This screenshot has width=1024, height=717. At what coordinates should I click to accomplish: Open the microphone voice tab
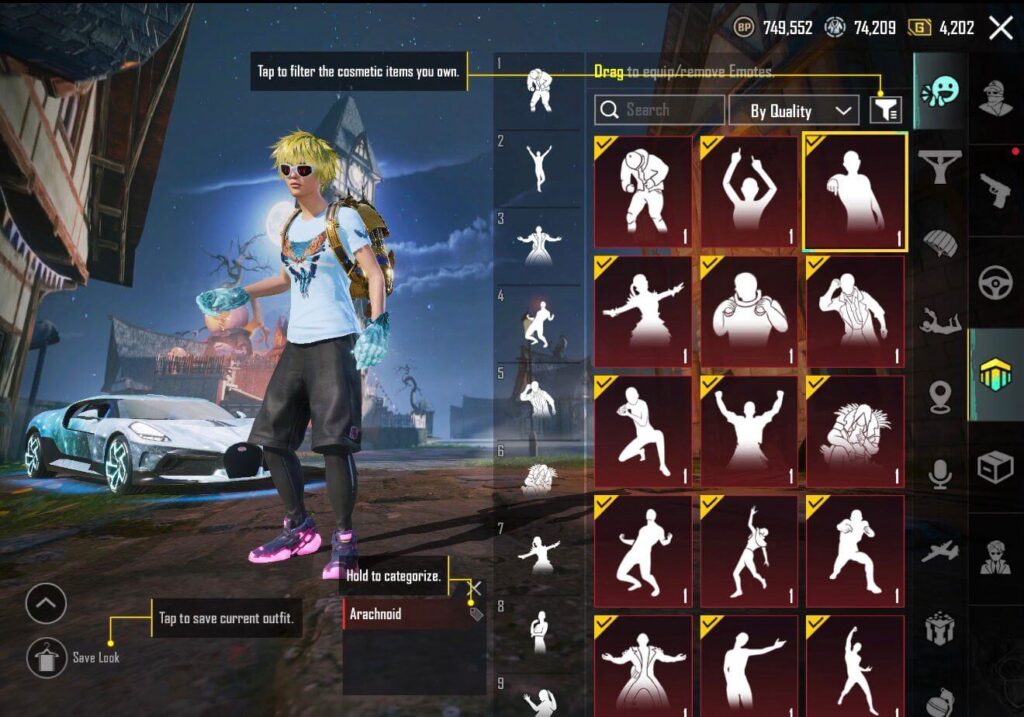[940, 474]
